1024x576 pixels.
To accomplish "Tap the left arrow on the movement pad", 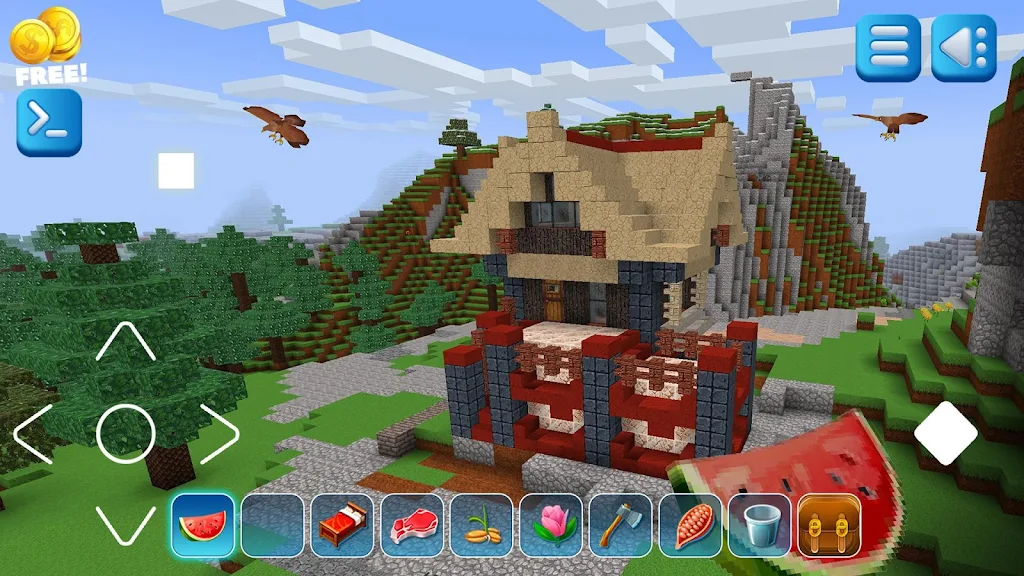I will point(33,433).
